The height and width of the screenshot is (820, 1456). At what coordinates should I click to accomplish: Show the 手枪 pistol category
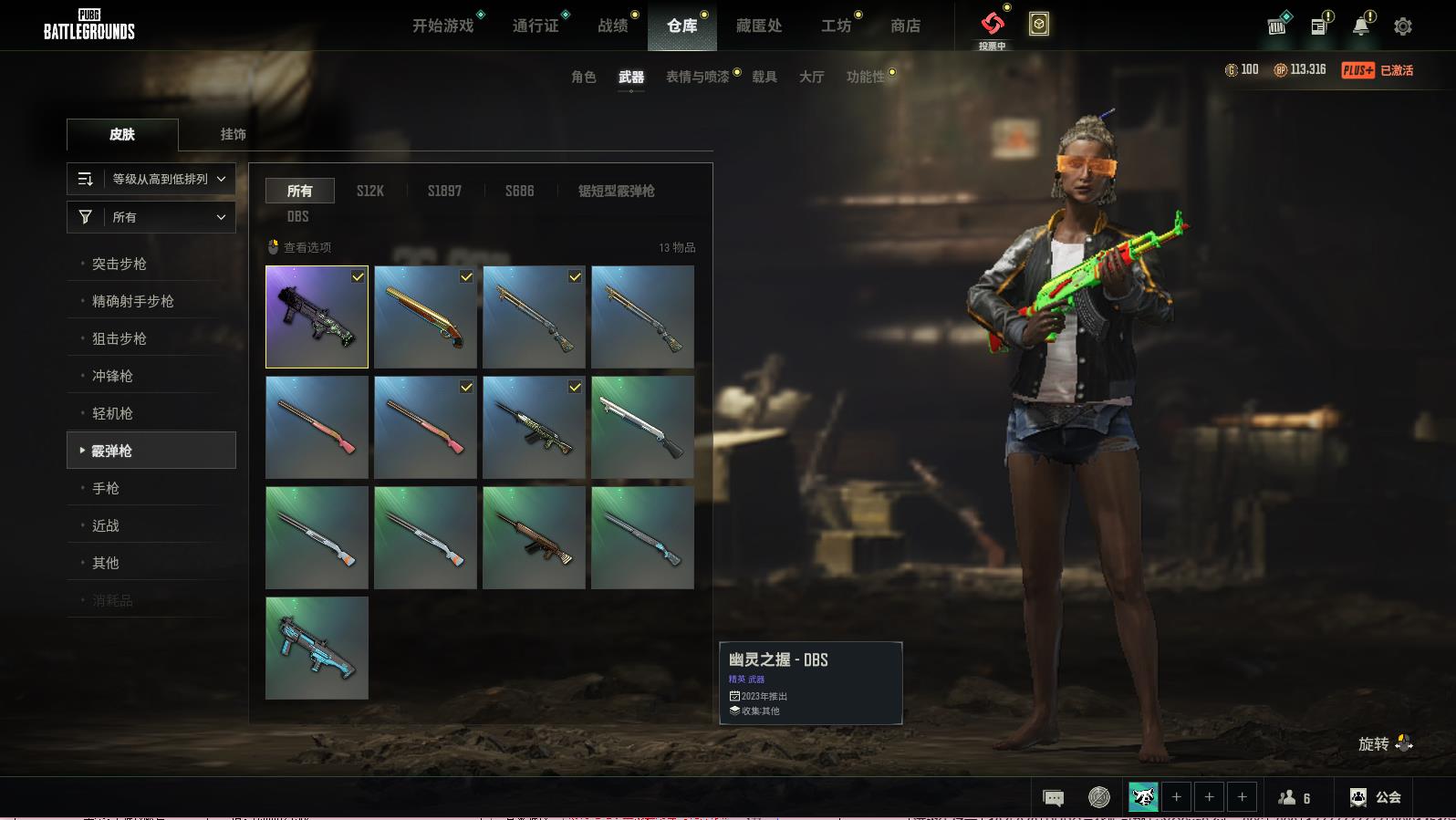[x=106, y=488]
